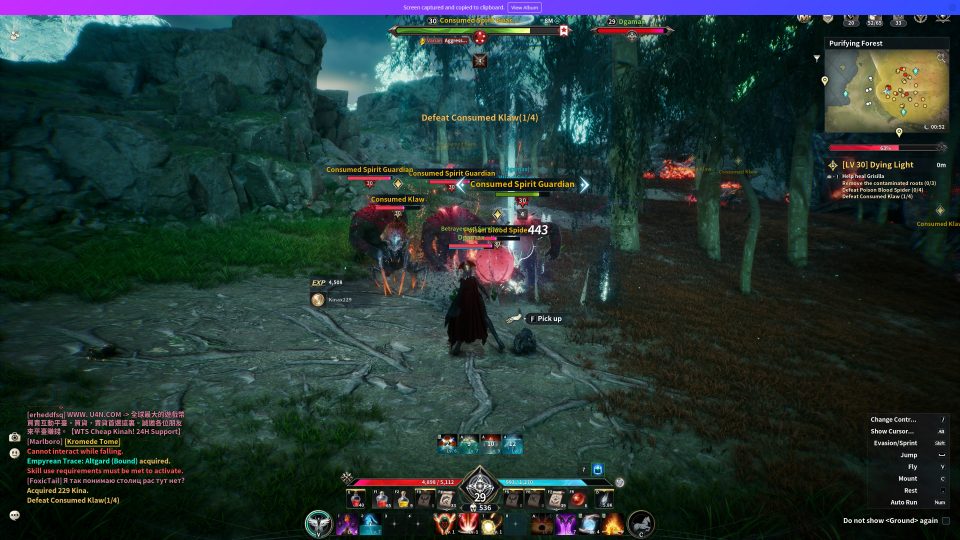Activate the golden orb skill icon

click(490, 524)
